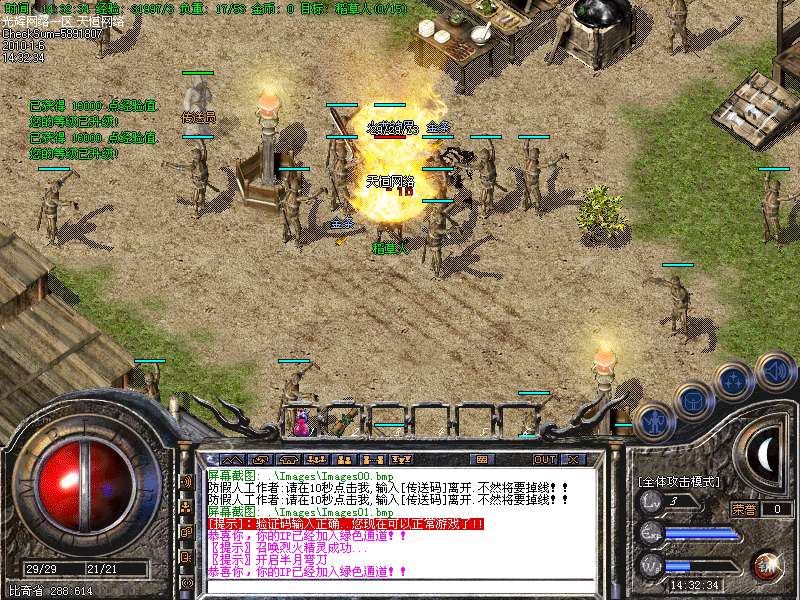Click the red system hint message in chat
The image size is (800, 600).
pyautogui.click(x=345, y=523)
